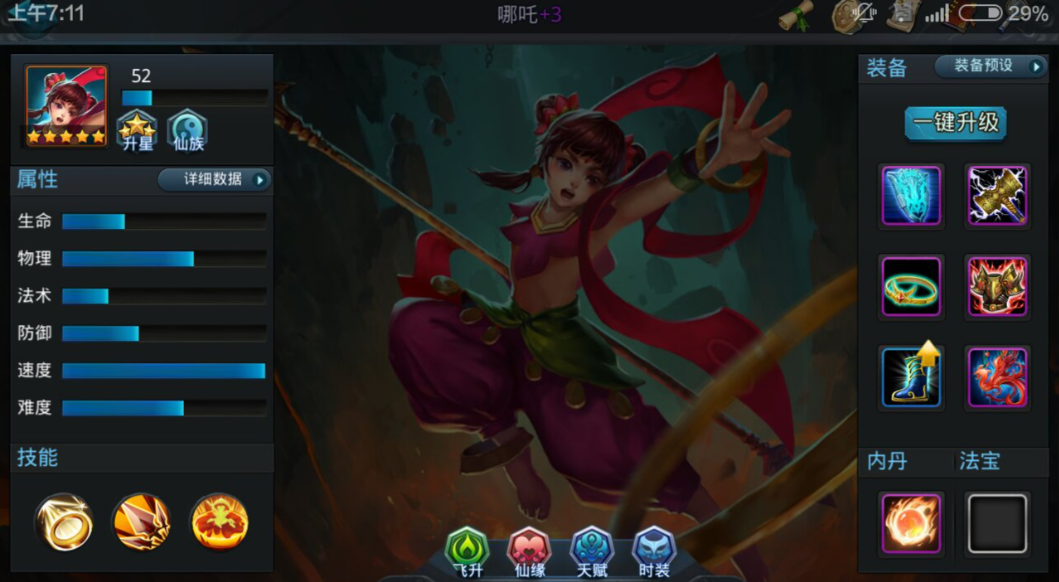This screenshot has width=1059, height=582.
Task: Upgrade the blue boots equipment slot
Action: [x=911, y=376]
